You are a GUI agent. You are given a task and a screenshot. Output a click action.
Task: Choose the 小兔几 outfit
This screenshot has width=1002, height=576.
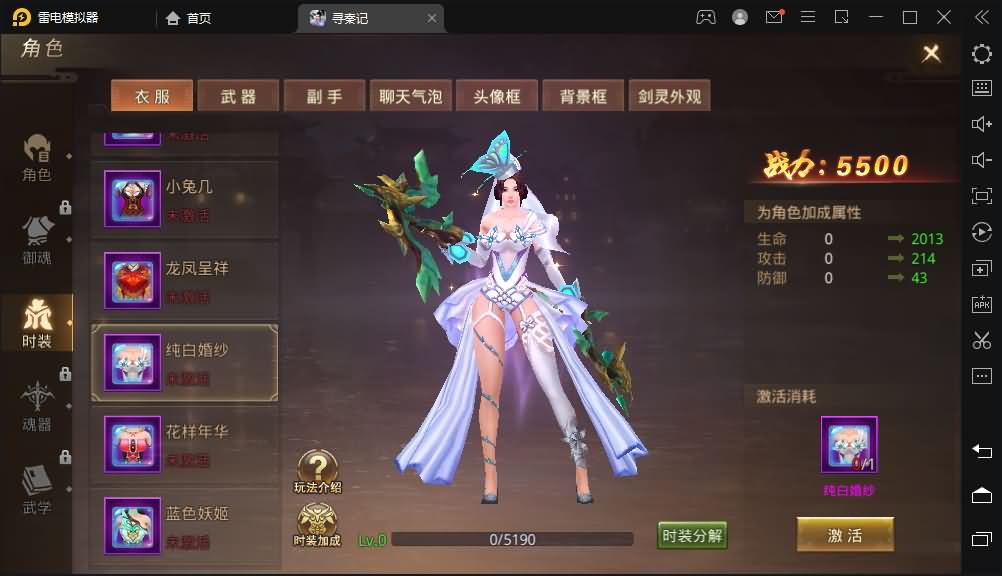pos(185,200)
